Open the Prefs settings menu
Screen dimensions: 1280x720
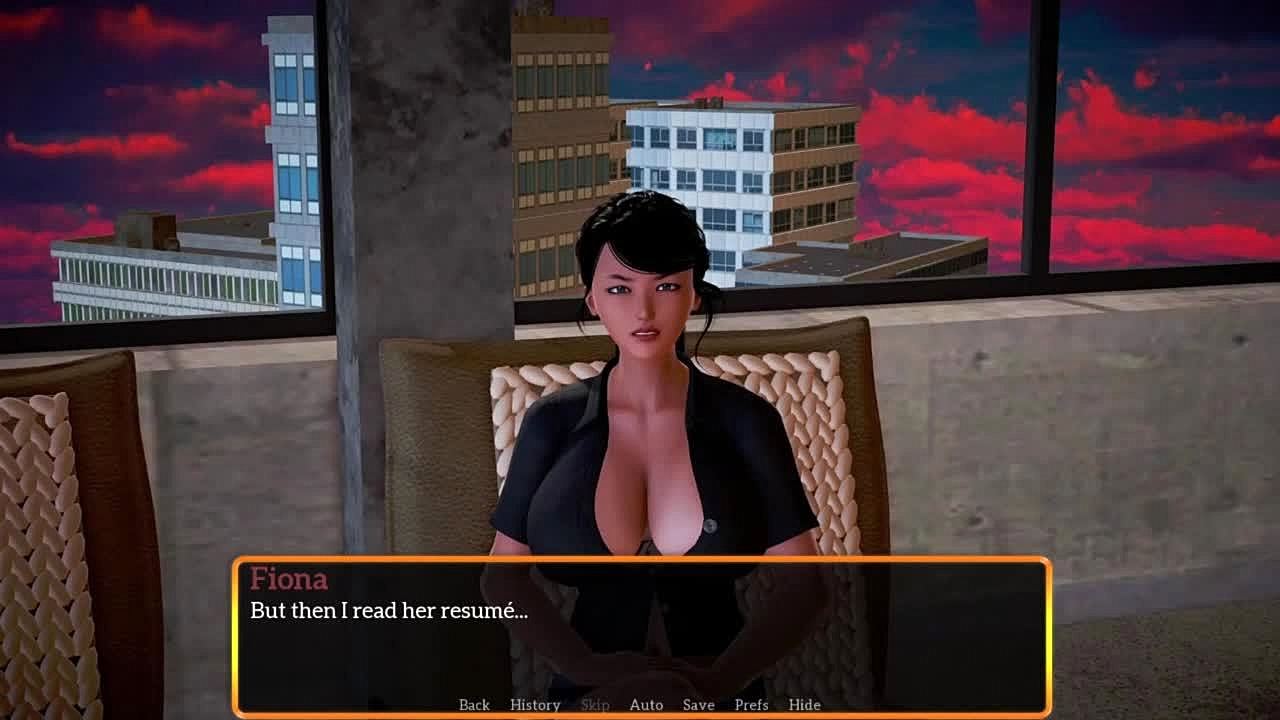tap(751, 705)
